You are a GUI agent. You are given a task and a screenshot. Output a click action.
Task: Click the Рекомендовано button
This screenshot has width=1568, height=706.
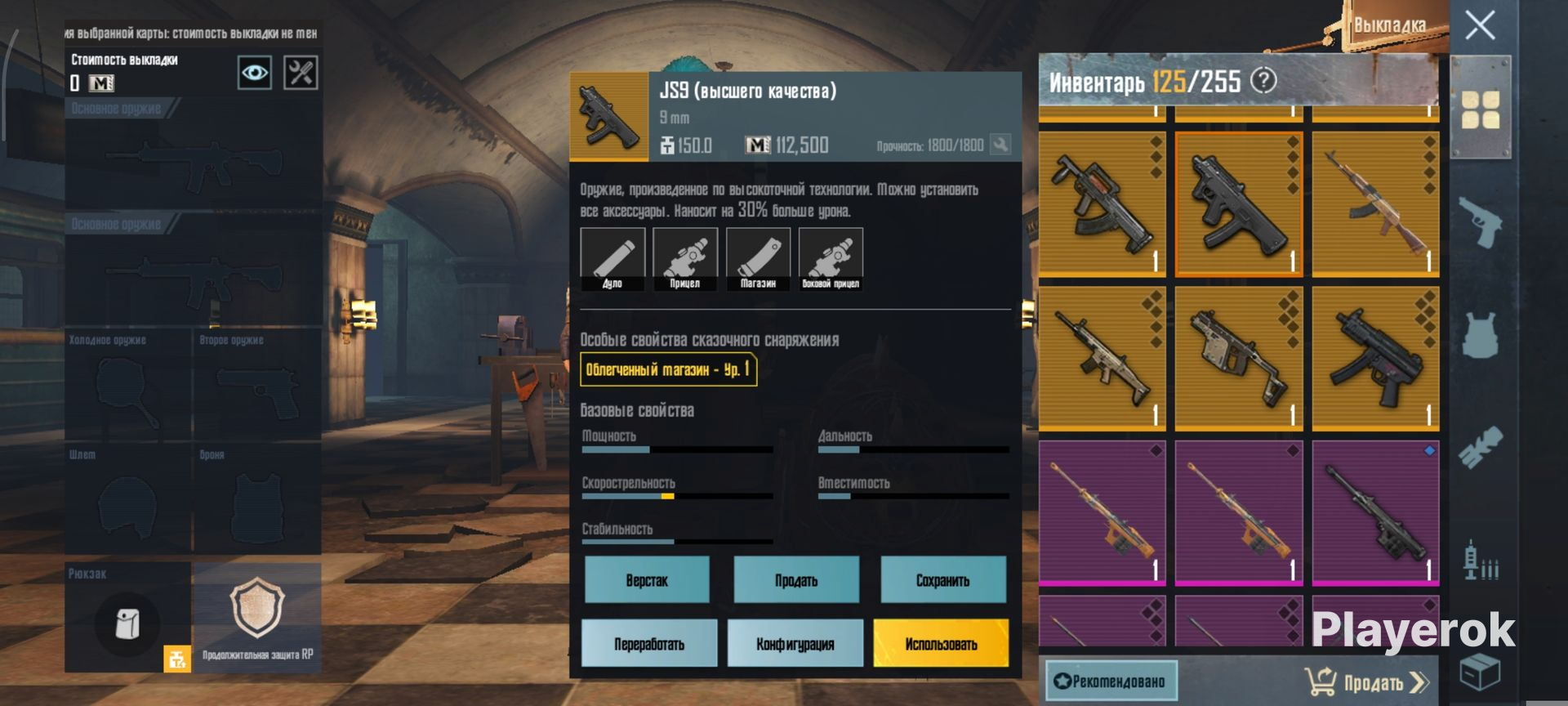coord(1111,681)
